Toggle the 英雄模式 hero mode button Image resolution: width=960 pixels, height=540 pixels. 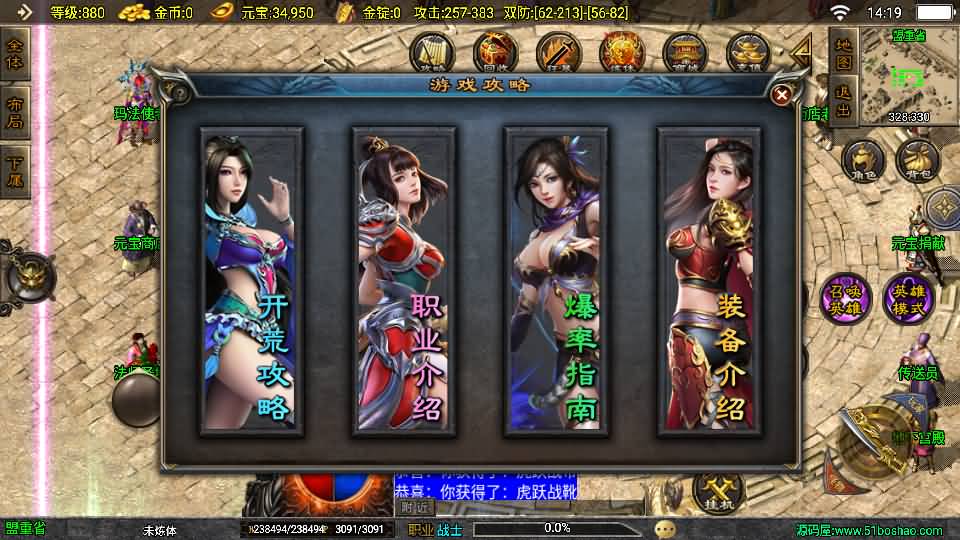tap(908, 298)
